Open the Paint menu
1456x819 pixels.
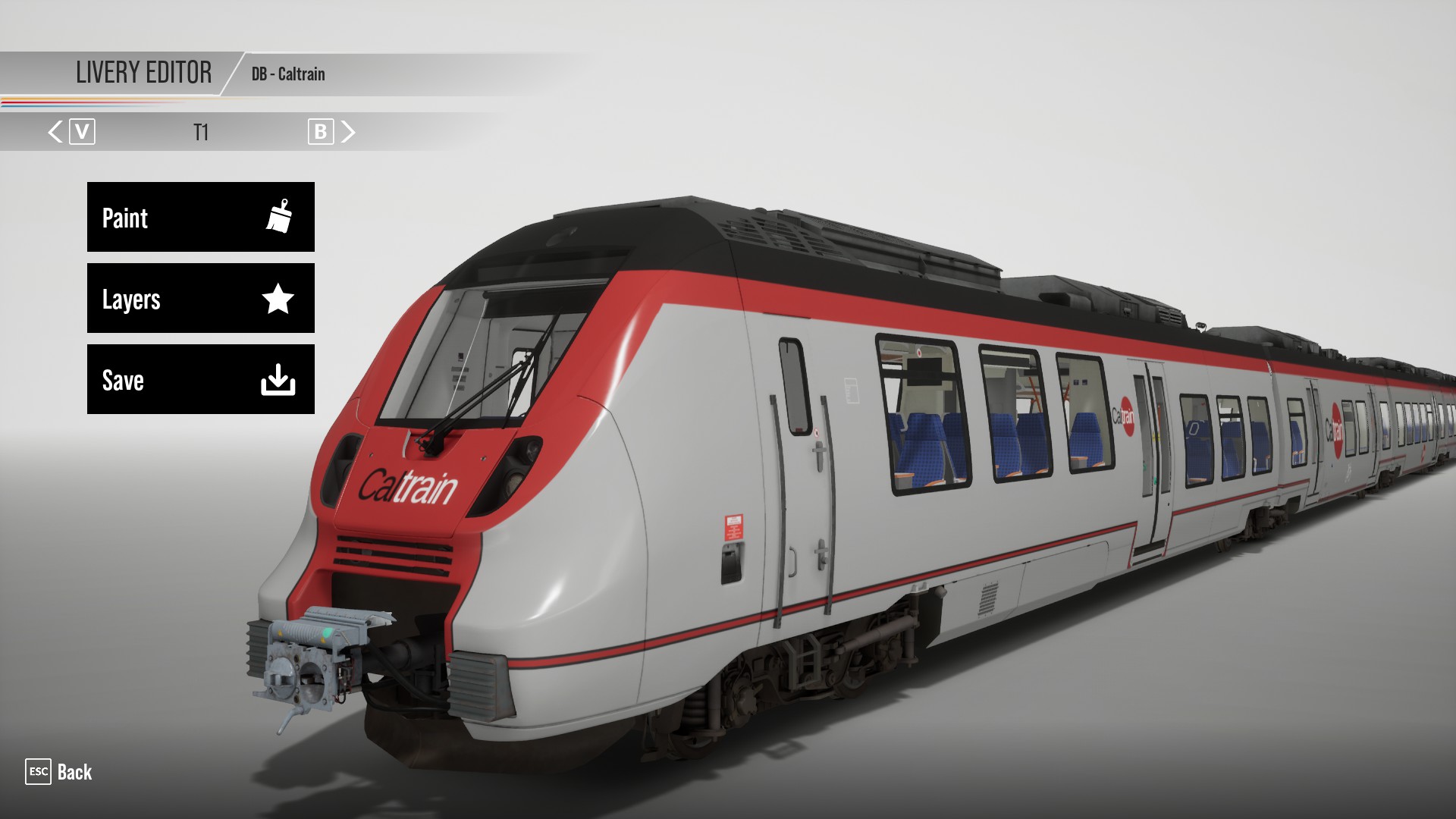click(x=200, y=217)
